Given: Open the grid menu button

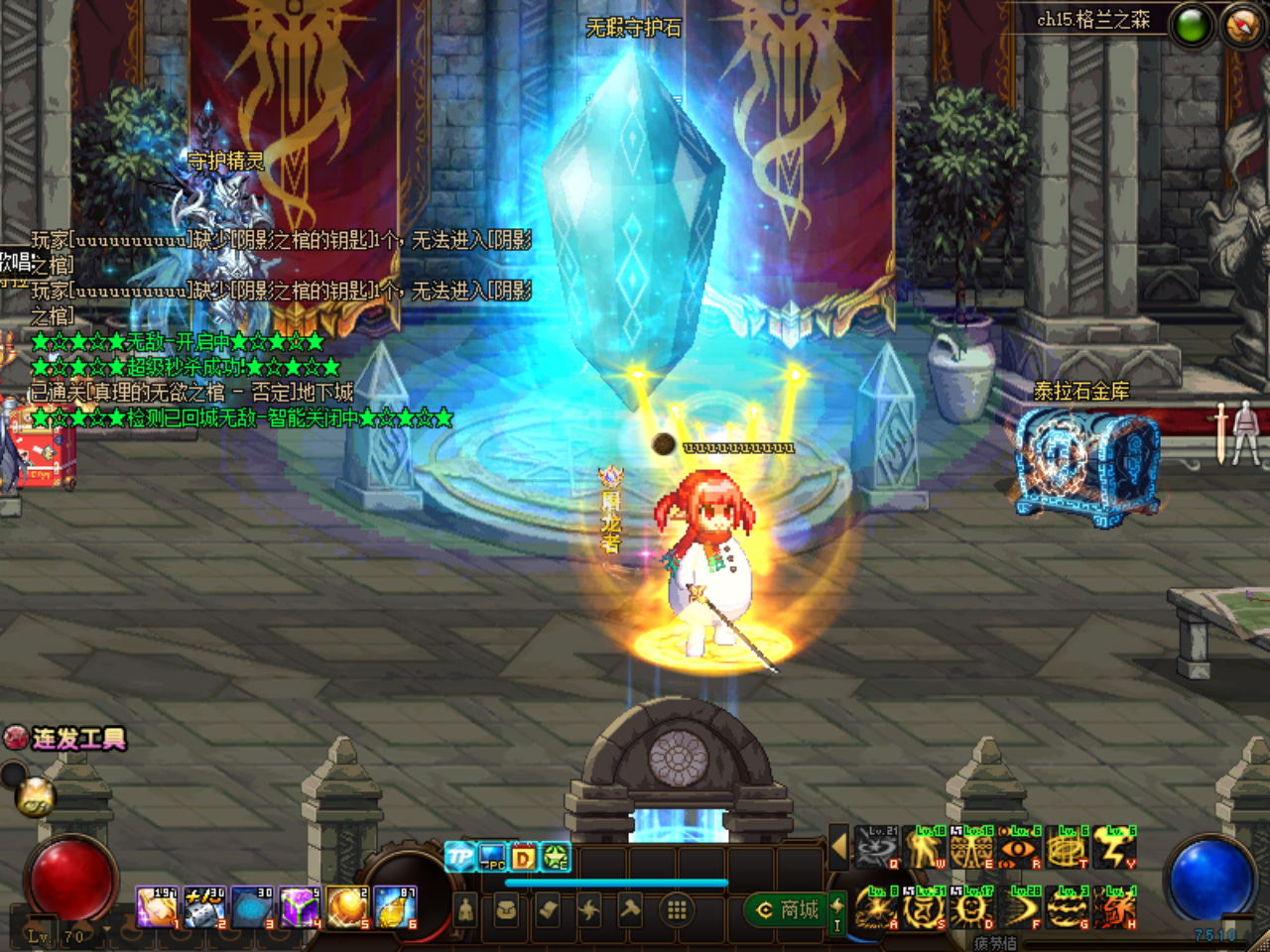Looking at the screenshot, I should (x=677, y=909).
